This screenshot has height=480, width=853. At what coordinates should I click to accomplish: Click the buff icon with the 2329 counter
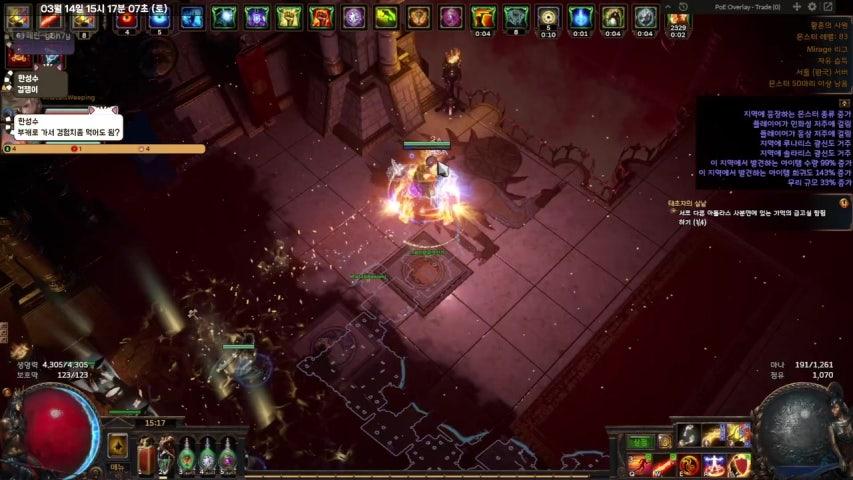point(678,18)
